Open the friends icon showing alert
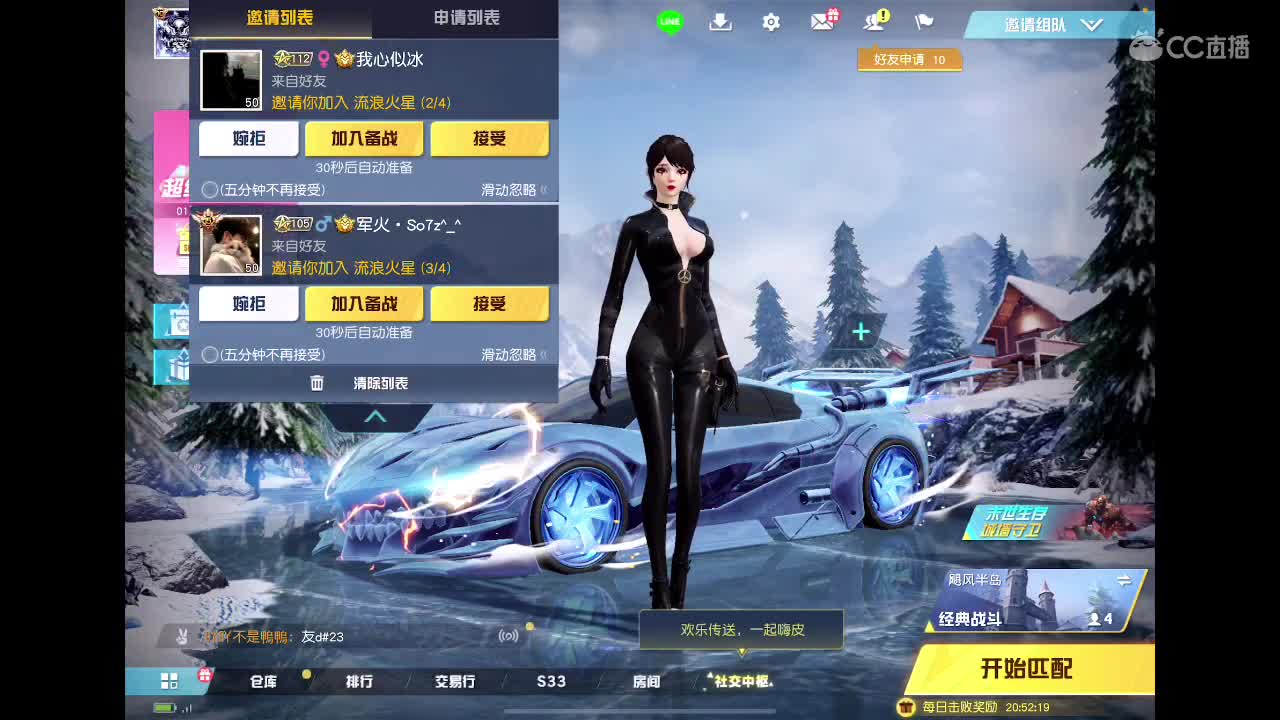Screen dimensions: 1280x720 coord(872,20)
